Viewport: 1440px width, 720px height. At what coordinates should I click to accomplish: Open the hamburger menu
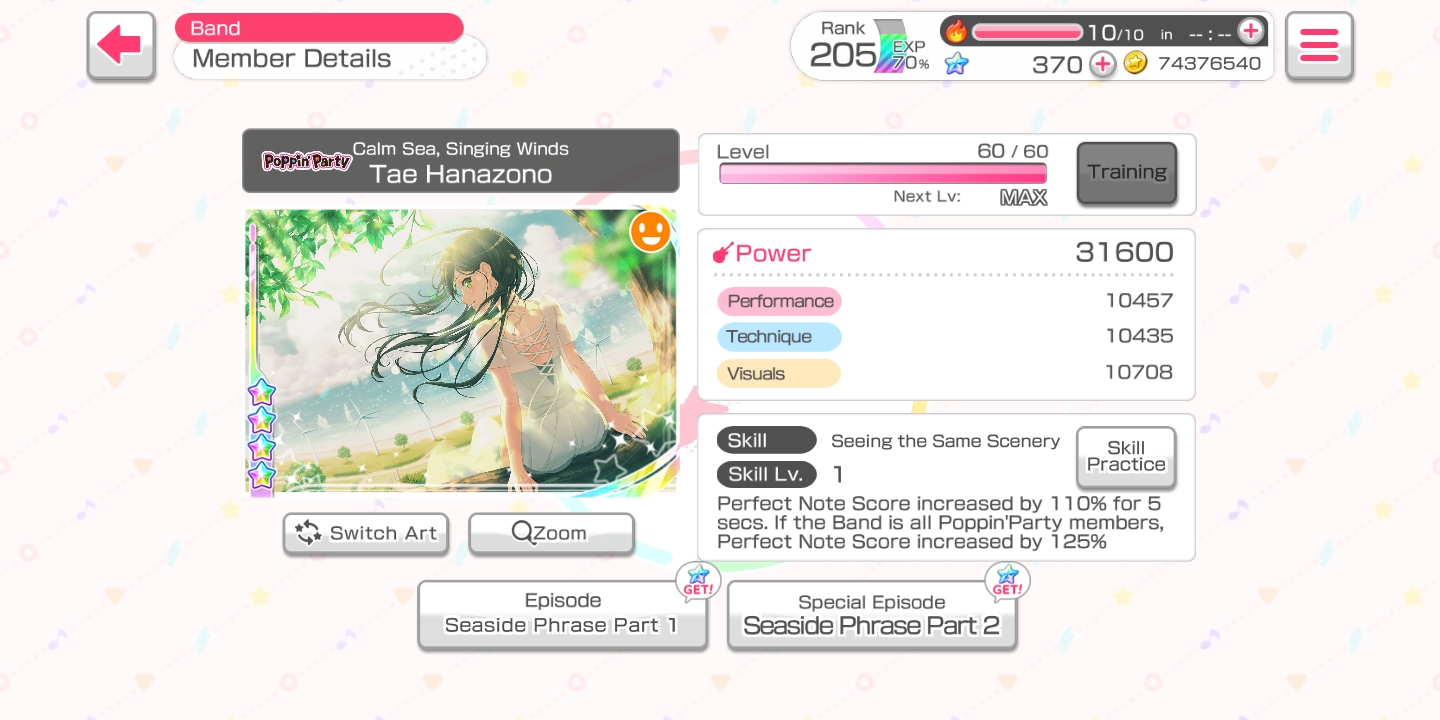point(1318,46)
